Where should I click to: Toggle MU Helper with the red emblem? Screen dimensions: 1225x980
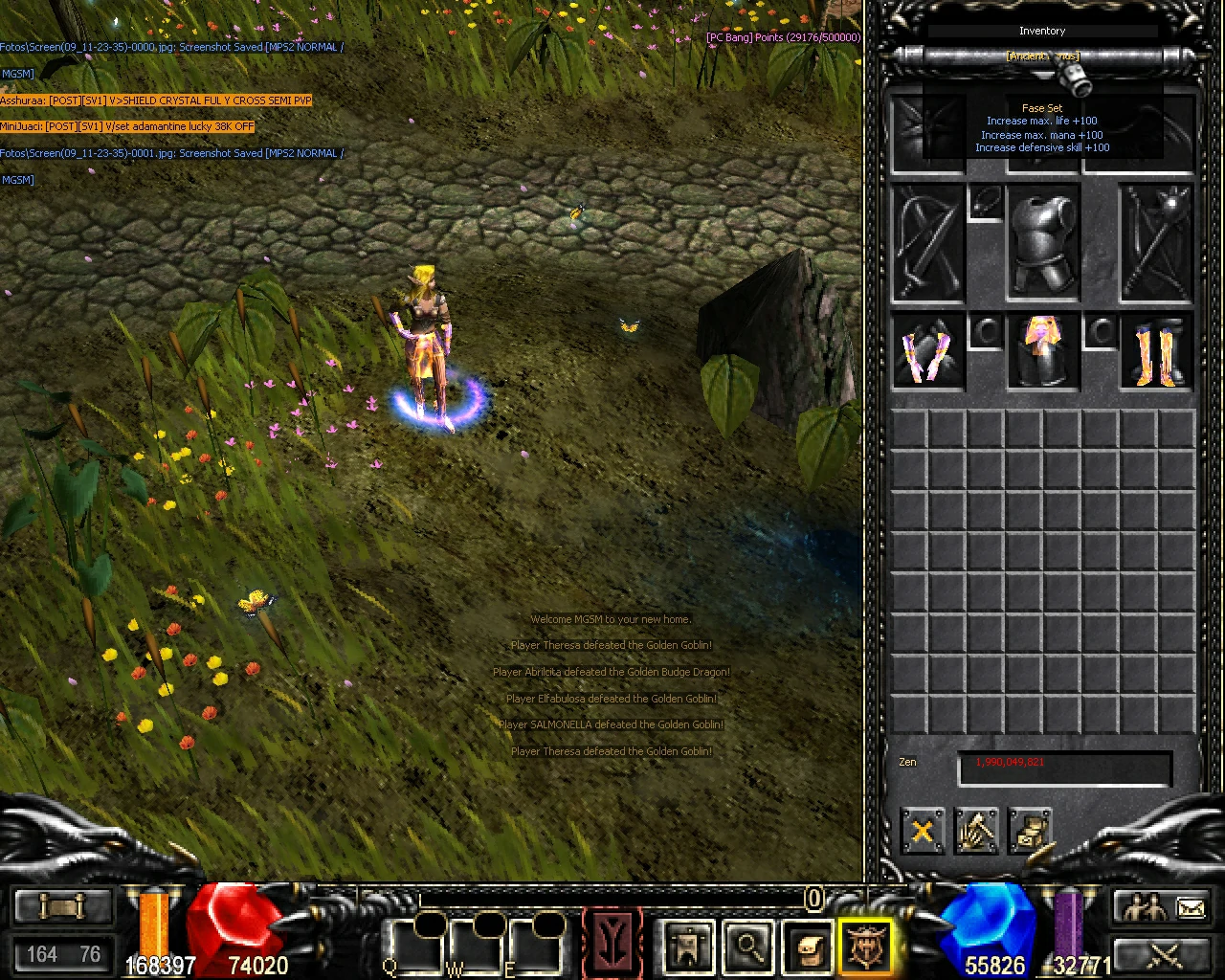612,943
